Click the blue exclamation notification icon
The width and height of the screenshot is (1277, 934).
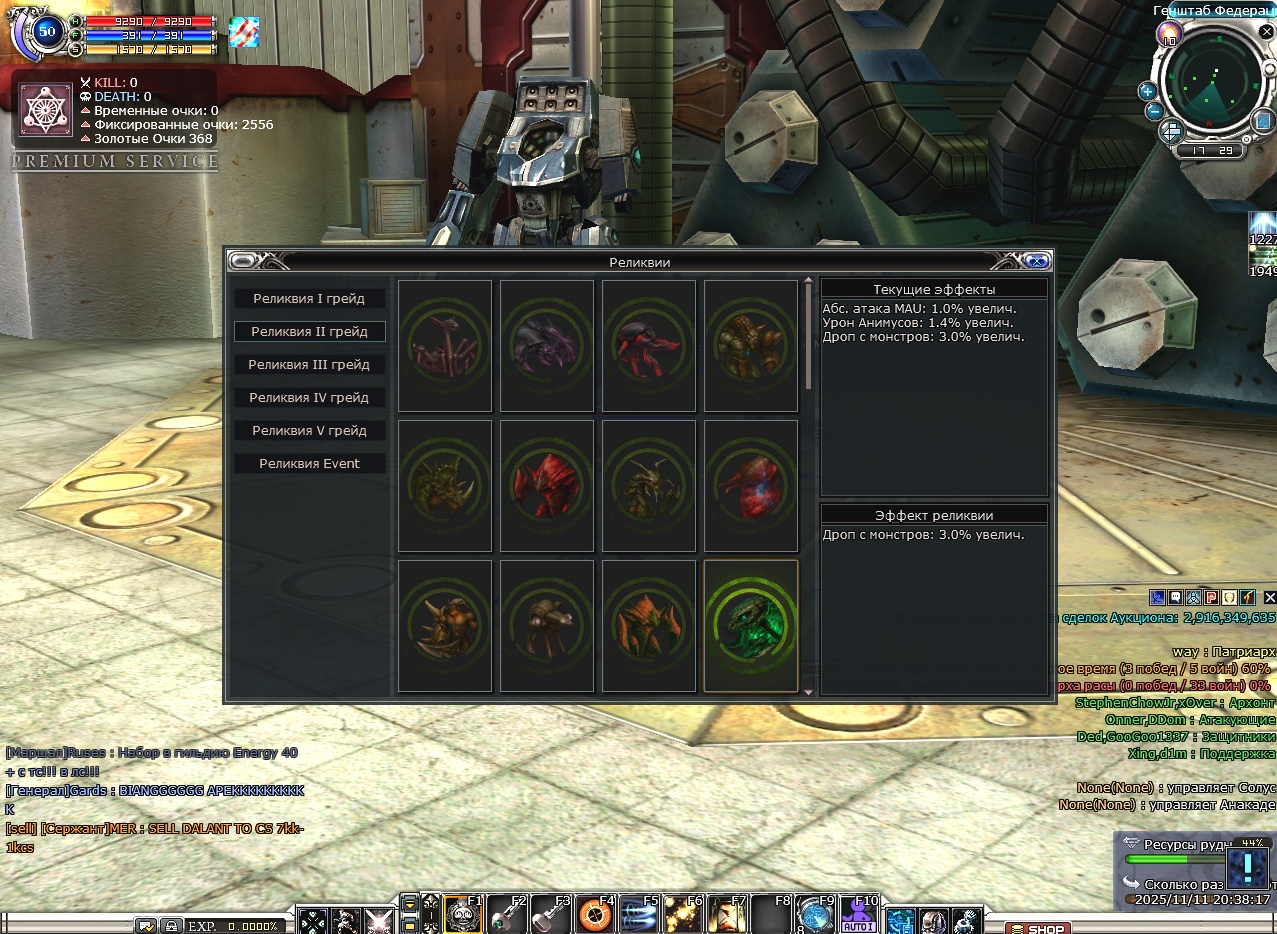[1247, 868]
